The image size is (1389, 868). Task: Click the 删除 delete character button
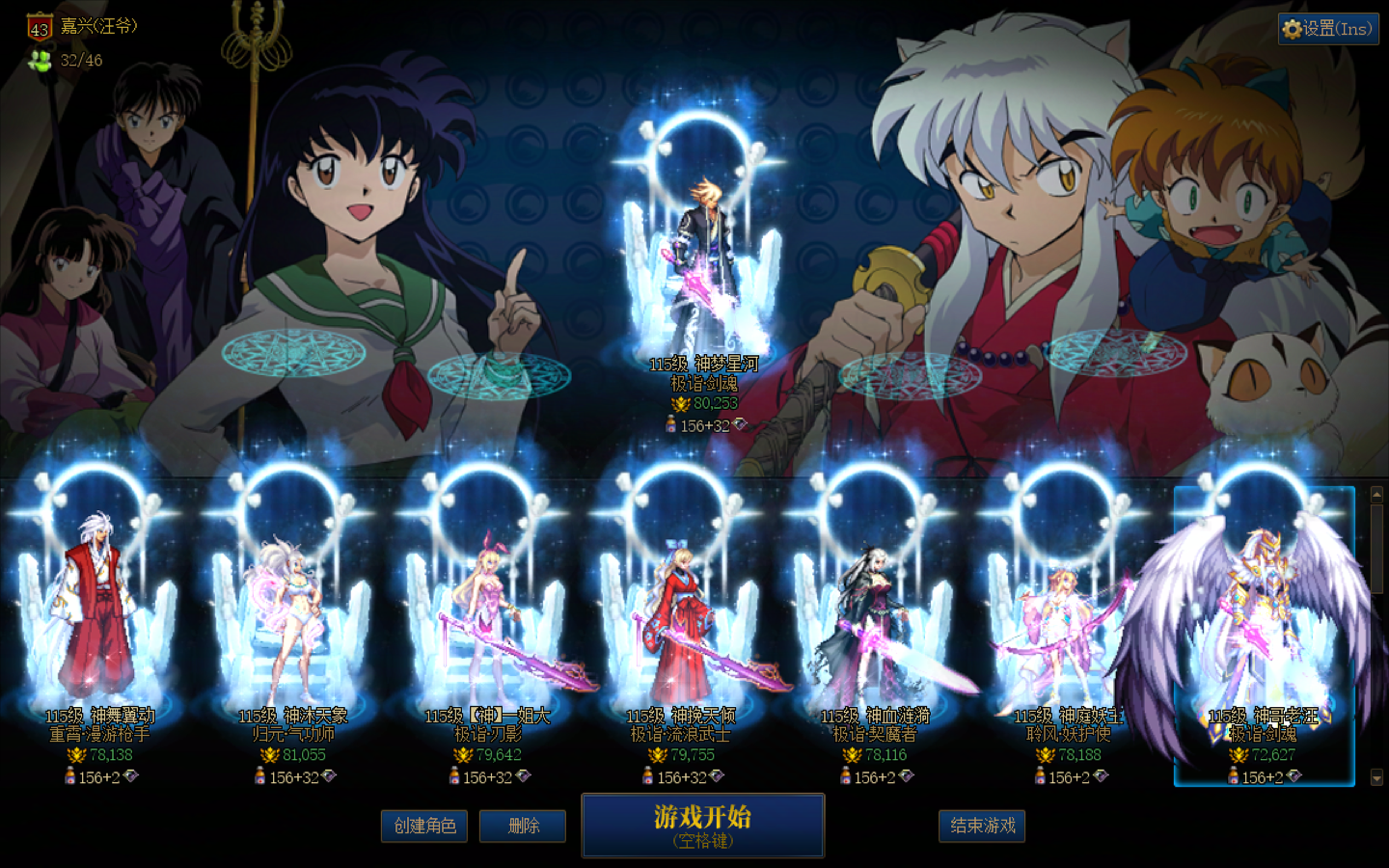tap(523, 826)
